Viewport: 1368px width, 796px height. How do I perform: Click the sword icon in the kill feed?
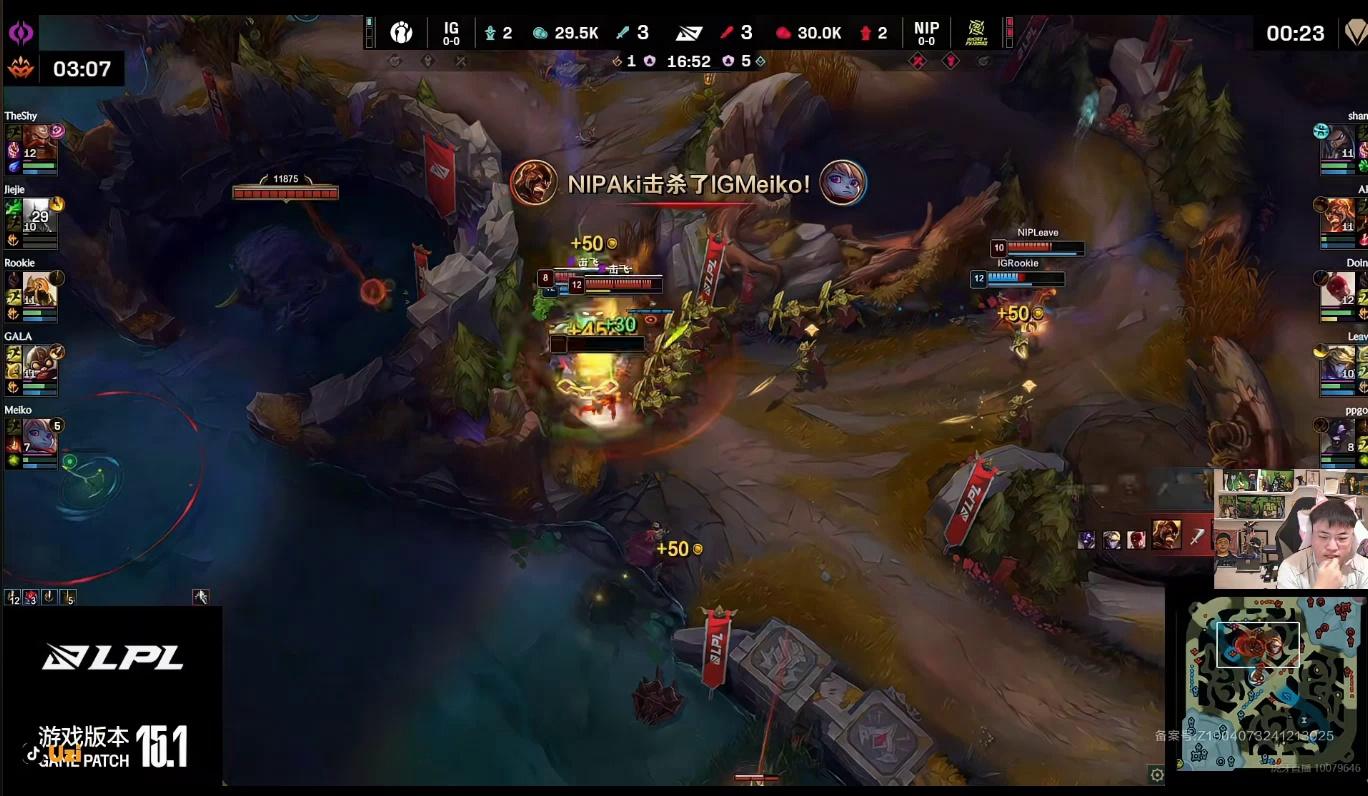[x=1196, y=537]
